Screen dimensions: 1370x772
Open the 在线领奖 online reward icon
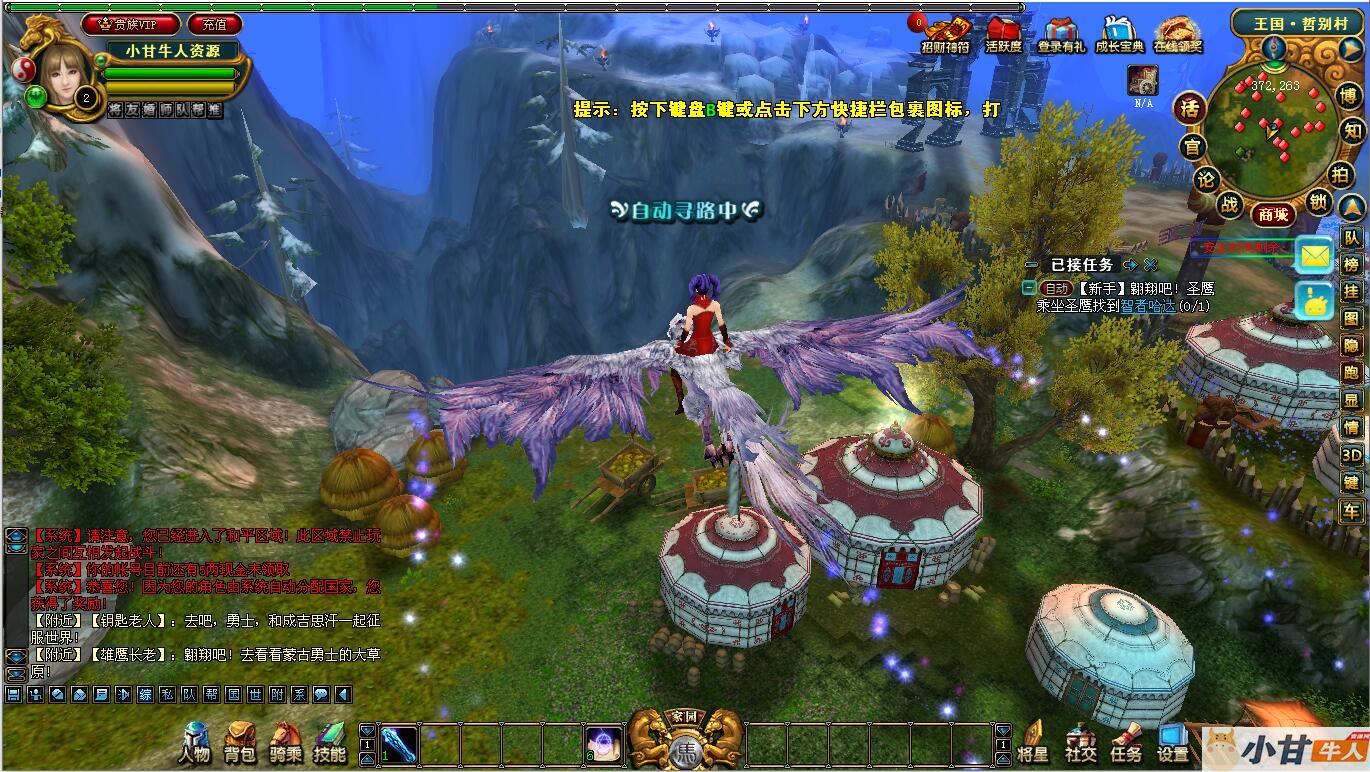(x=1178, y=34)
